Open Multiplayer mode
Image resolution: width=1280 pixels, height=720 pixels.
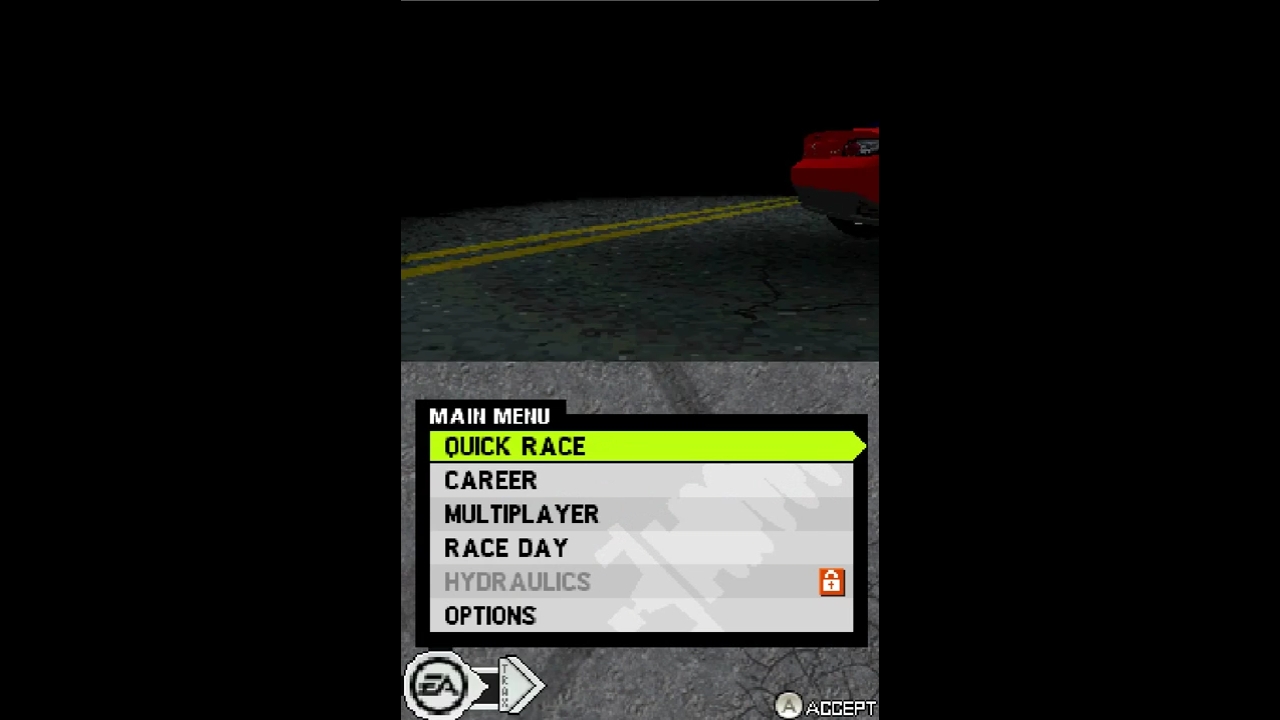point(521,514)
